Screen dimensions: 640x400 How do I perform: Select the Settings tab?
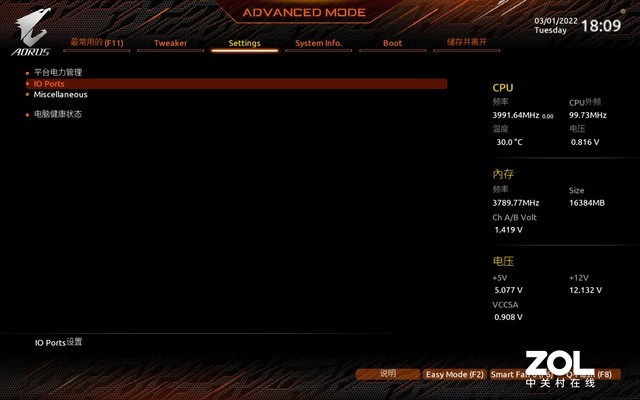coord(244,43)
